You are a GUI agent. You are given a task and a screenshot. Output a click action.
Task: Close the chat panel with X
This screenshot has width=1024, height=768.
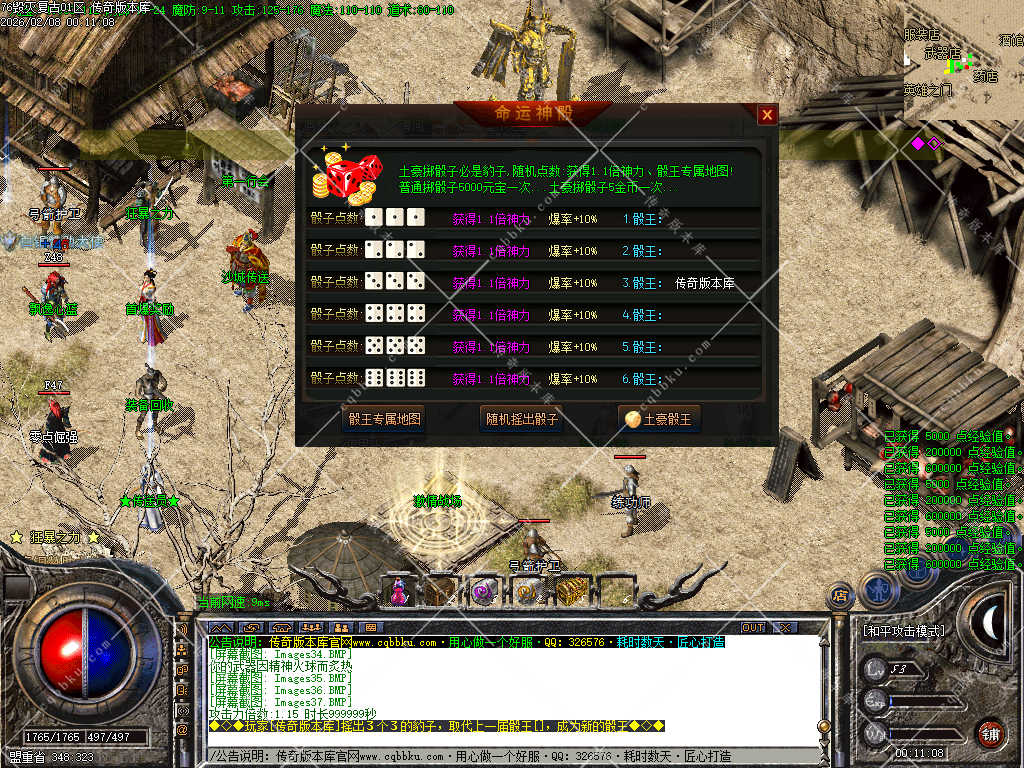[785, 627]
